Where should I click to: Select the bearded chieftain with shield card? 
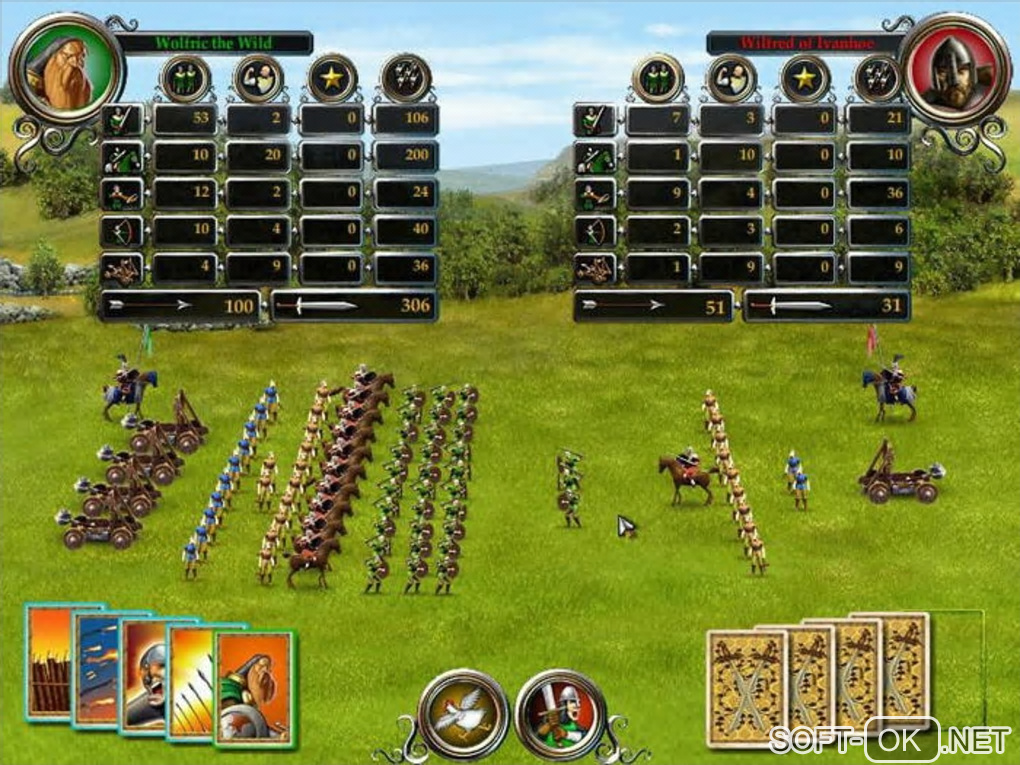[254, 688]
